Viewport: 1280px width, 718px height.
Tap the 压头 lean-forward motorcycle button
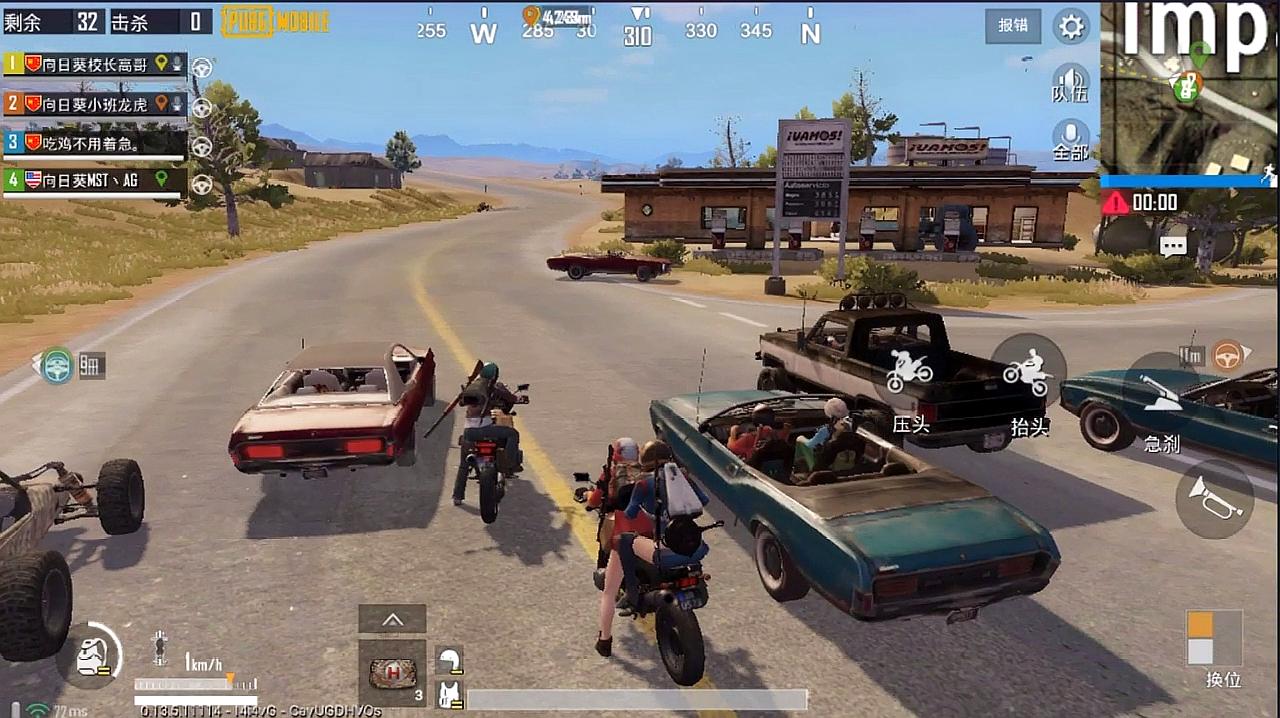(910, 380)
